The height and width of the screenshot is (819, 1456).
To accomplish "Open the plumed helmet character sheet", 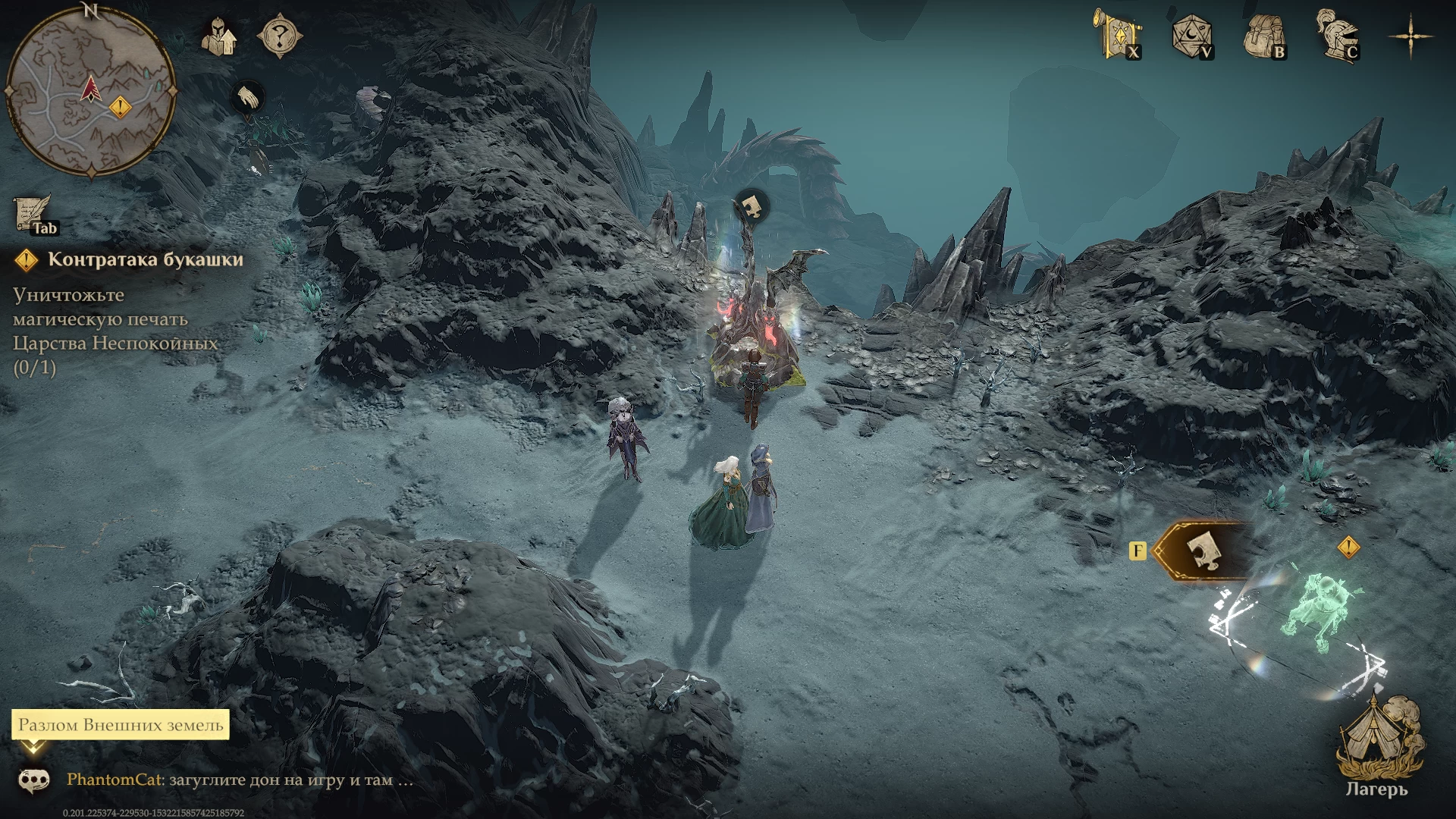I will [x=1337, y=34].
